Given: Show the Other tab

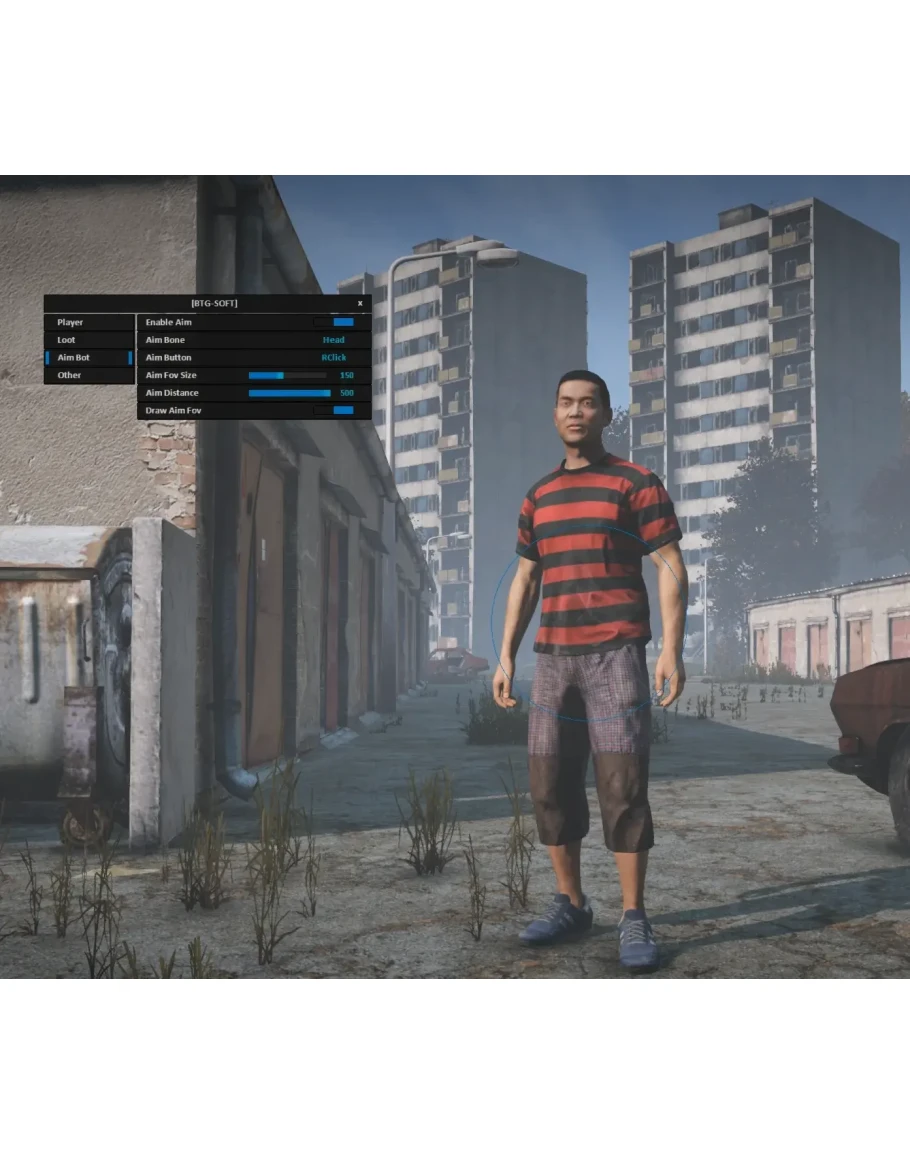Looking at the screenshot, I should pos(69,375).
